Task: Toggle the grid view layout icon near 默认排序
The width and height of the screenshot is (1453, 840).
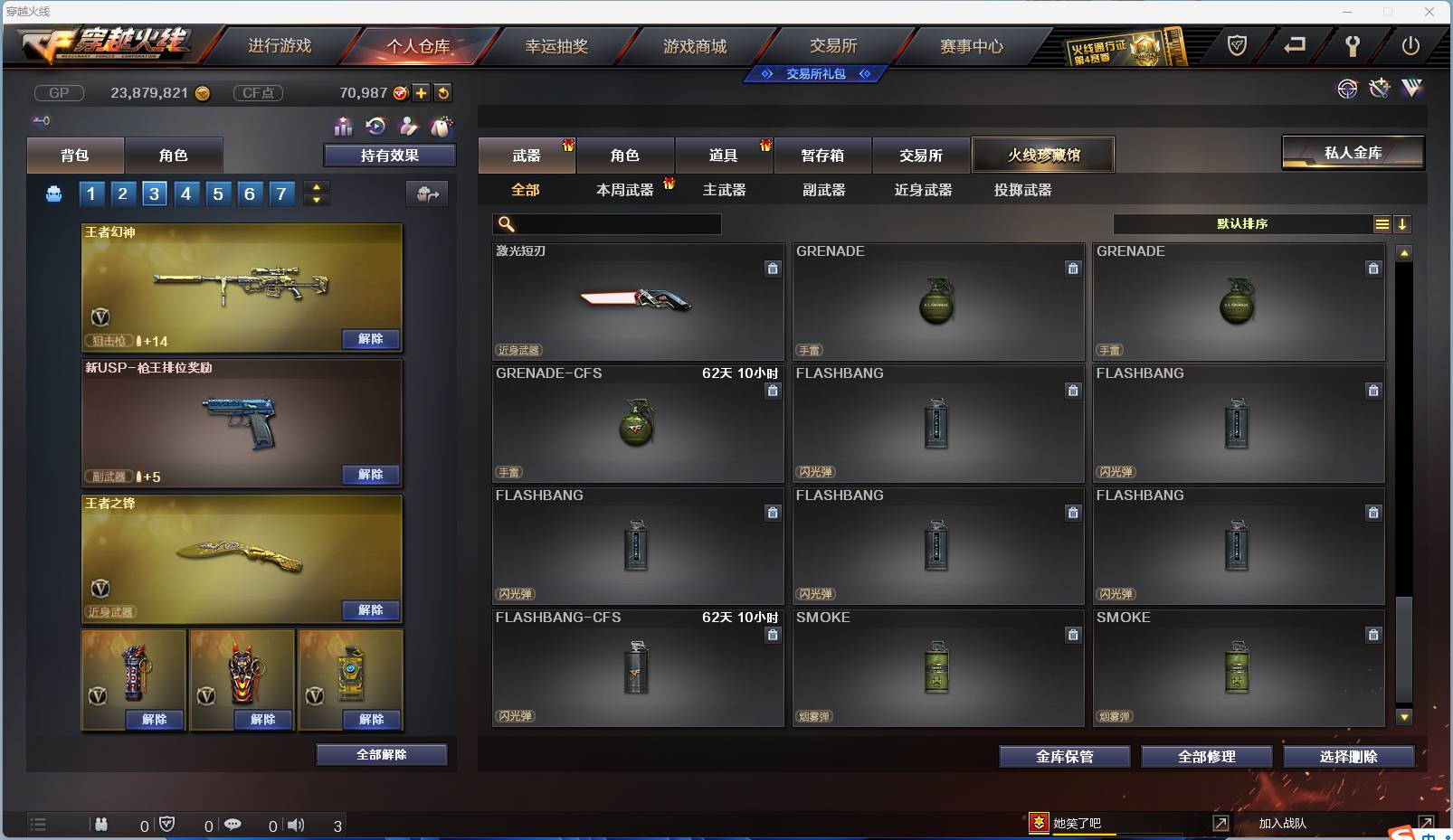Action: 1382,223
